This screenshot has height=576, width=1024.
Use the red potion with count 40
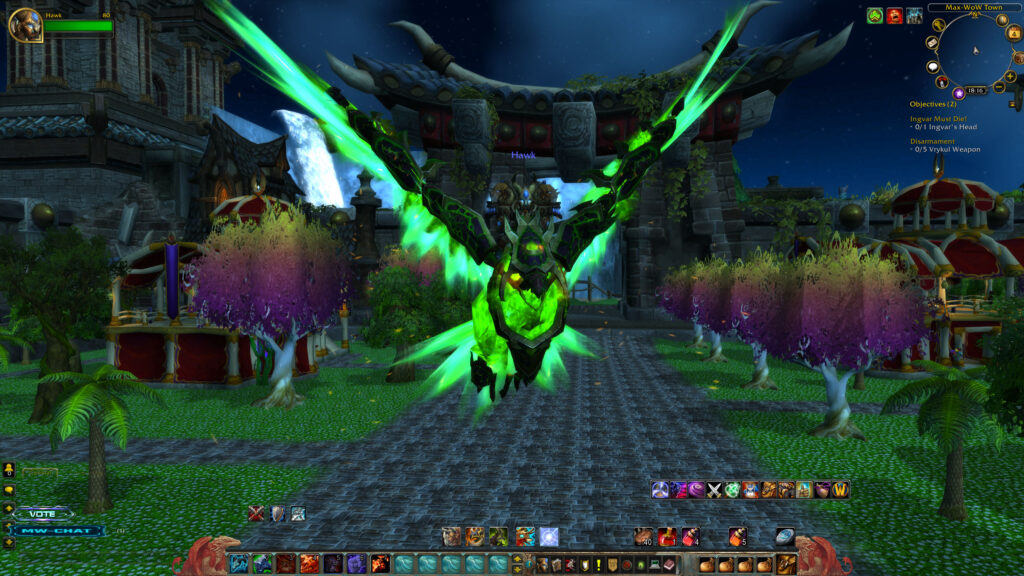coord(643,537)
